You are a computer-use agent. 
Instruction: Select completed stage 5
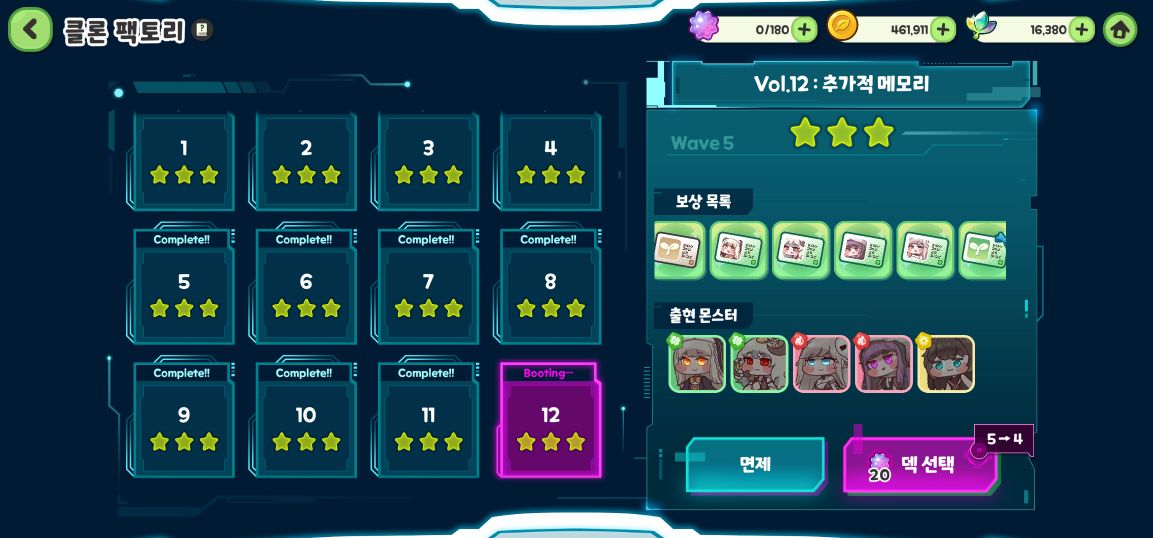coord(184,293)
